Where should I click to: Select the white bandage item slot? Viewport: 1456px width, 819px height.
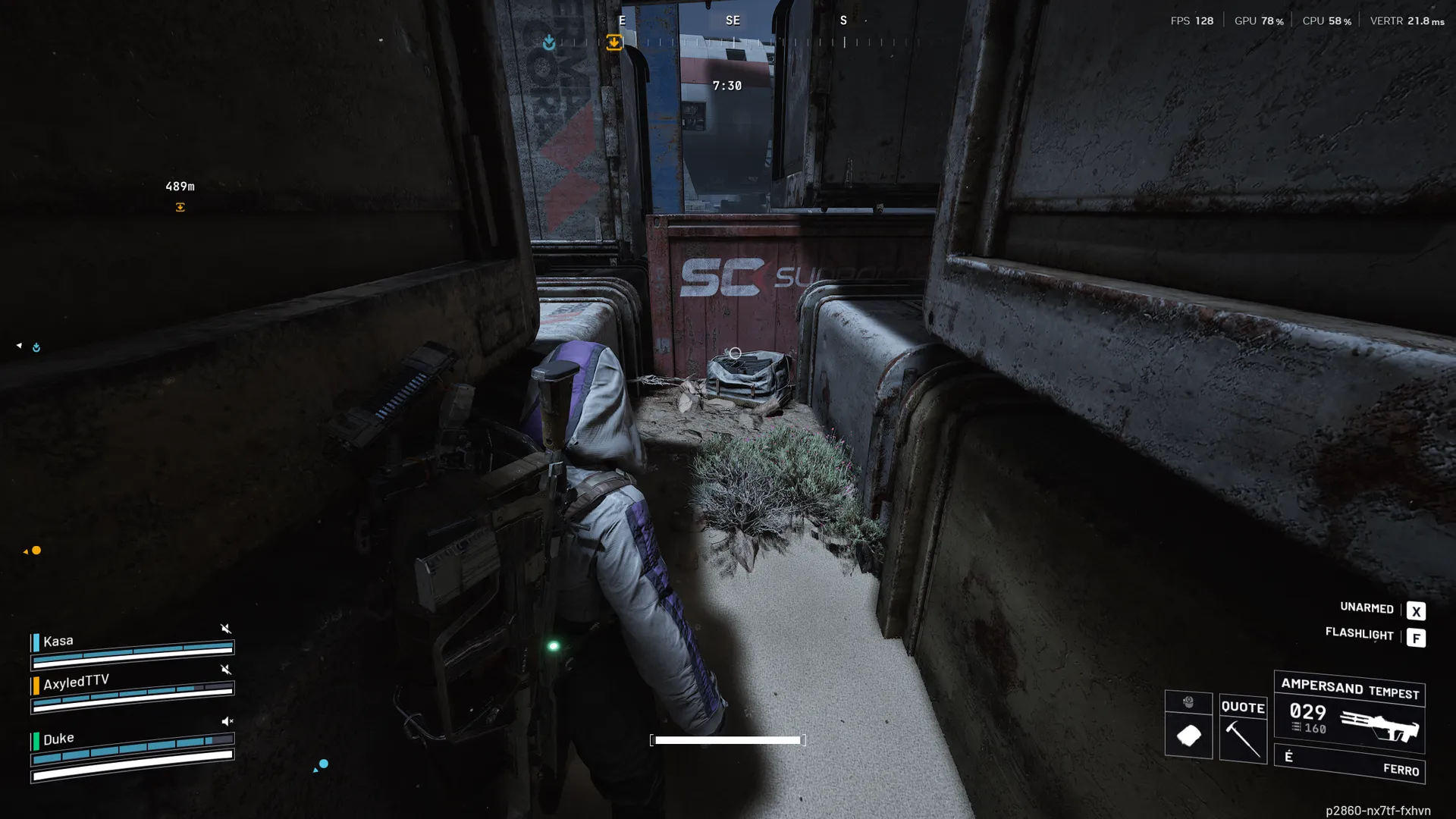(x=1188, y=734)
